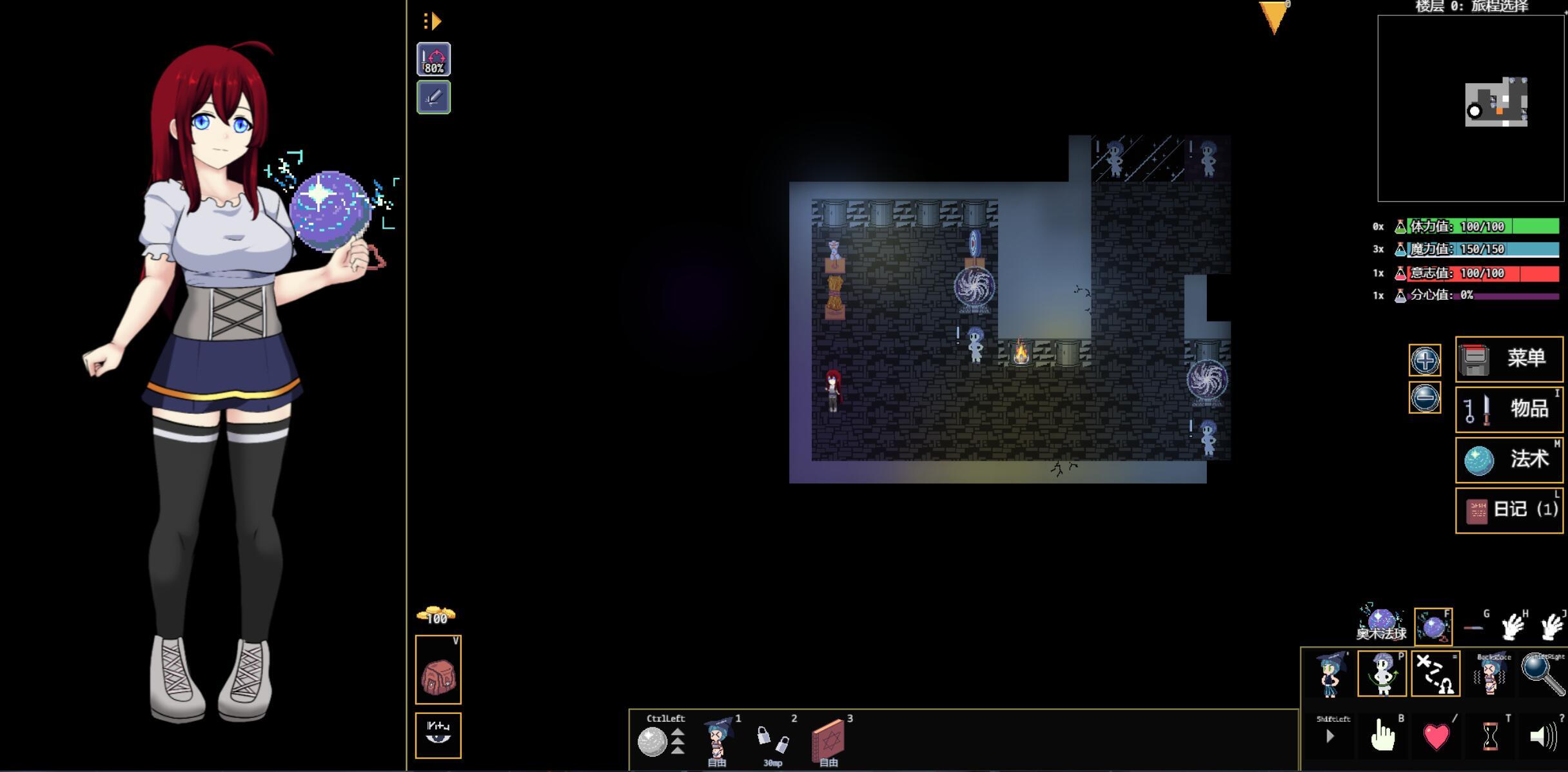The height and width of the screenshot is (772, 1568).
Task: Click the magnifying glass inspect icon
Action: coord(1543,674)
